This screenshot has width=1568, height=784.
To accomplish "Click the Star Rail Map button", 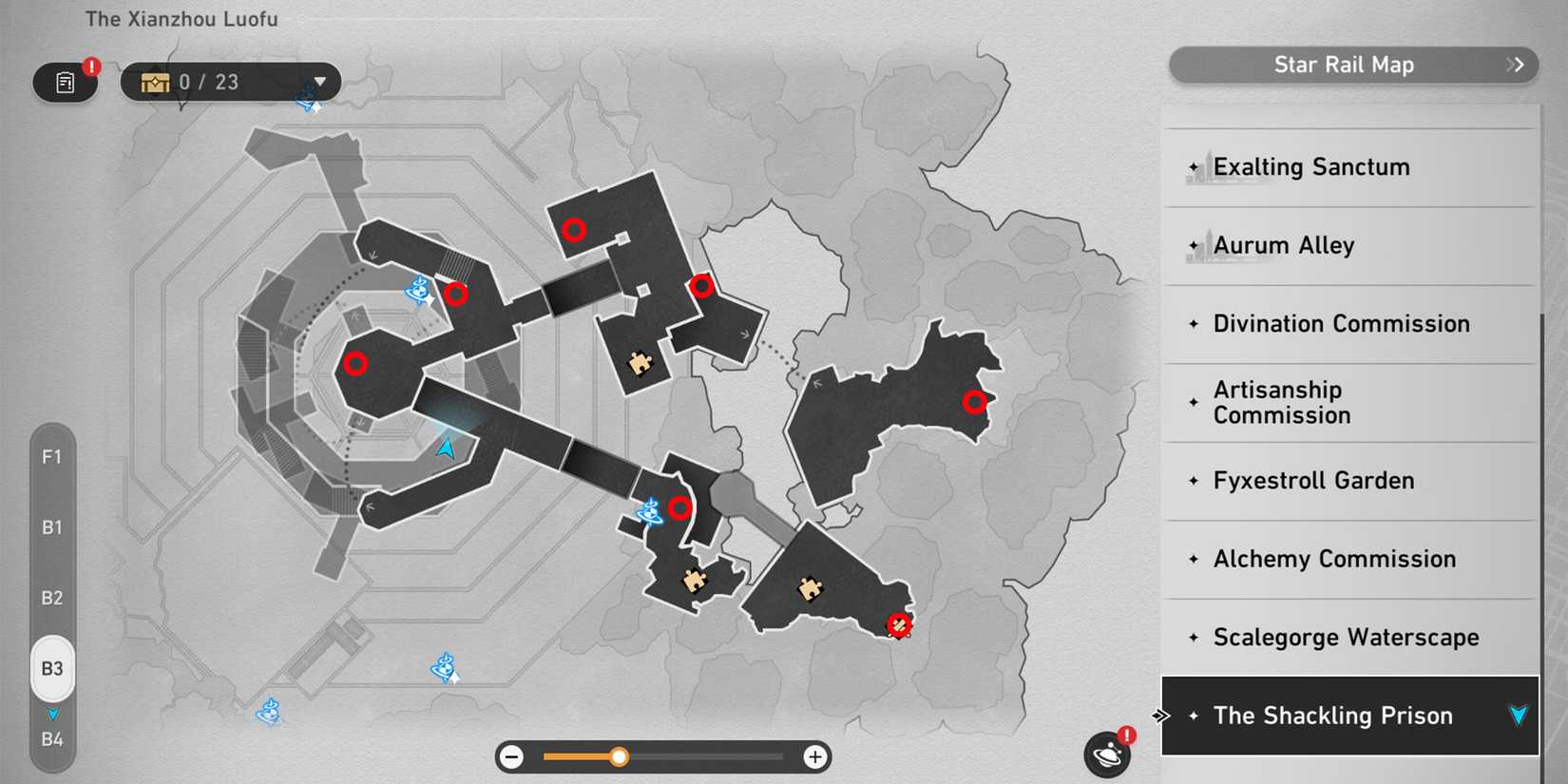I will pos(1345,65).
